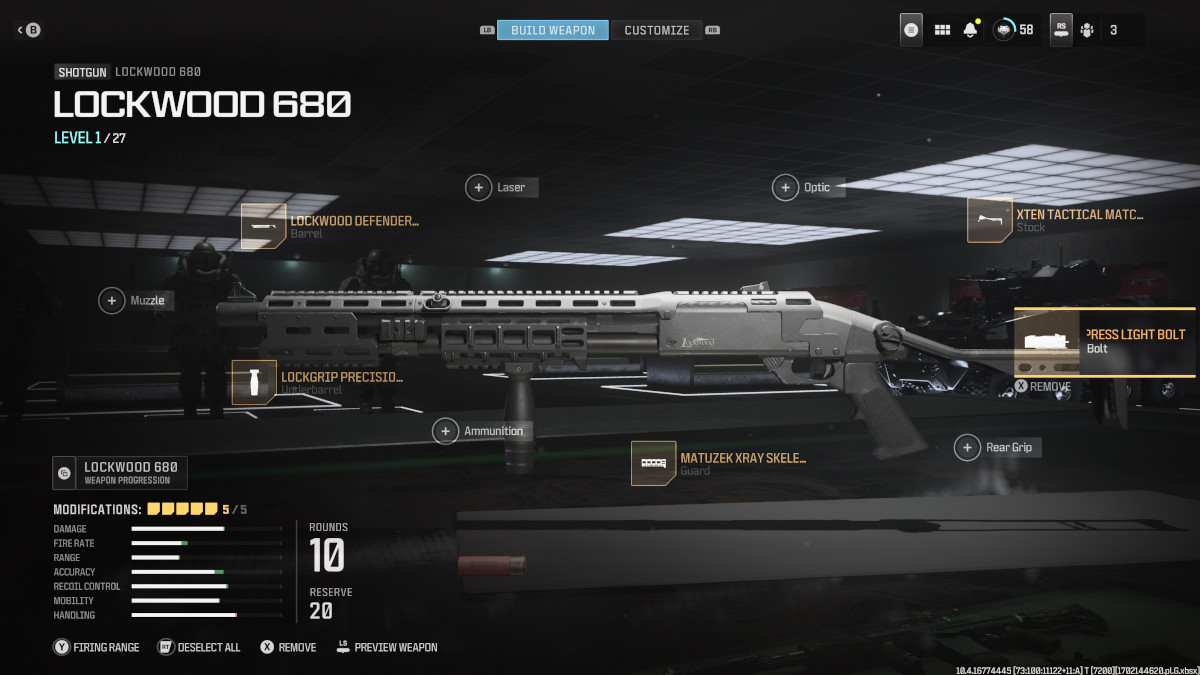The image size is (1200, 675).
Task: Switch to the Build Weapon tab
Action: (x=552, y=30)
